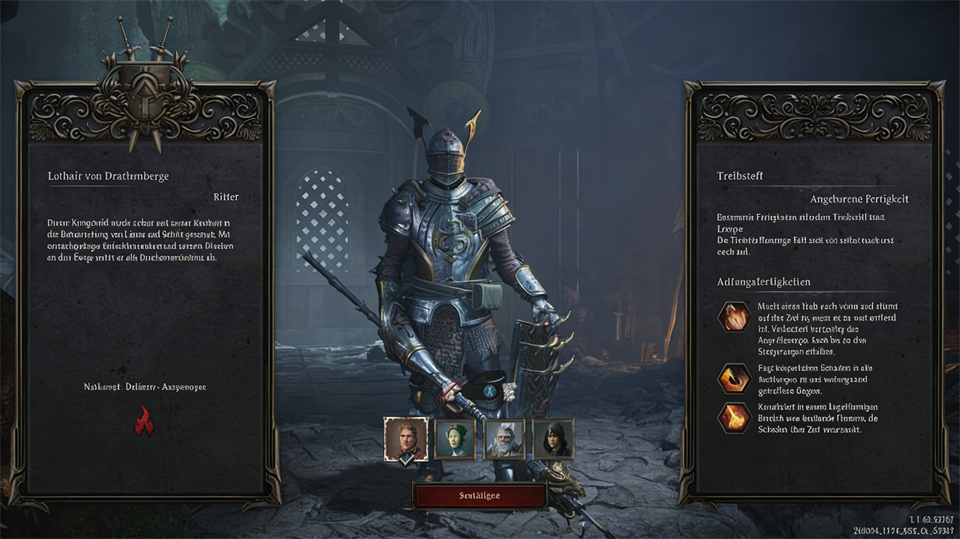Show the burning flame ability icon
Viewport: 960px width, 539px height.
735,418
